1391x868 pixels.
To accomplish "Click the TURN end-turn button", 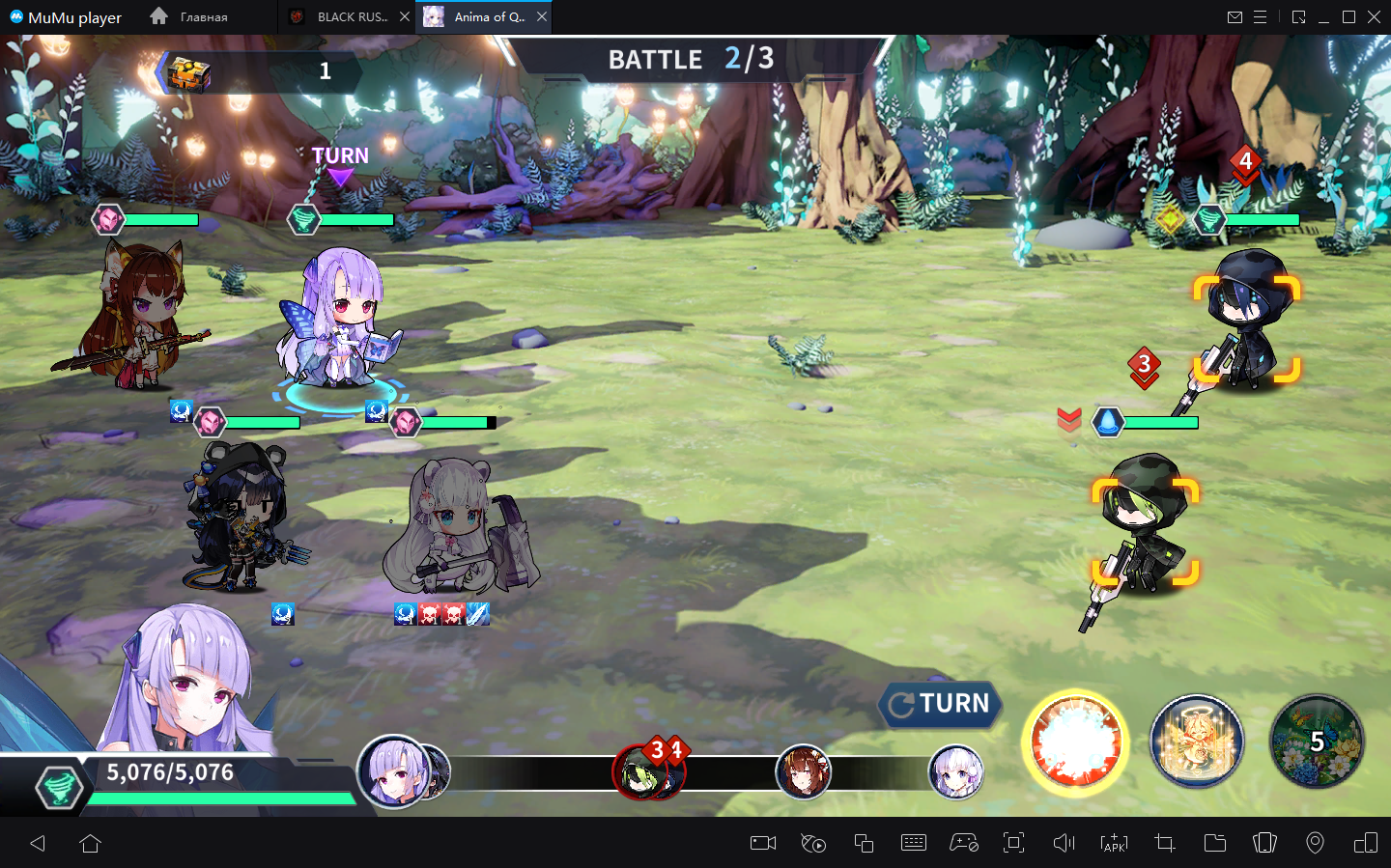I will pos(940,704).
